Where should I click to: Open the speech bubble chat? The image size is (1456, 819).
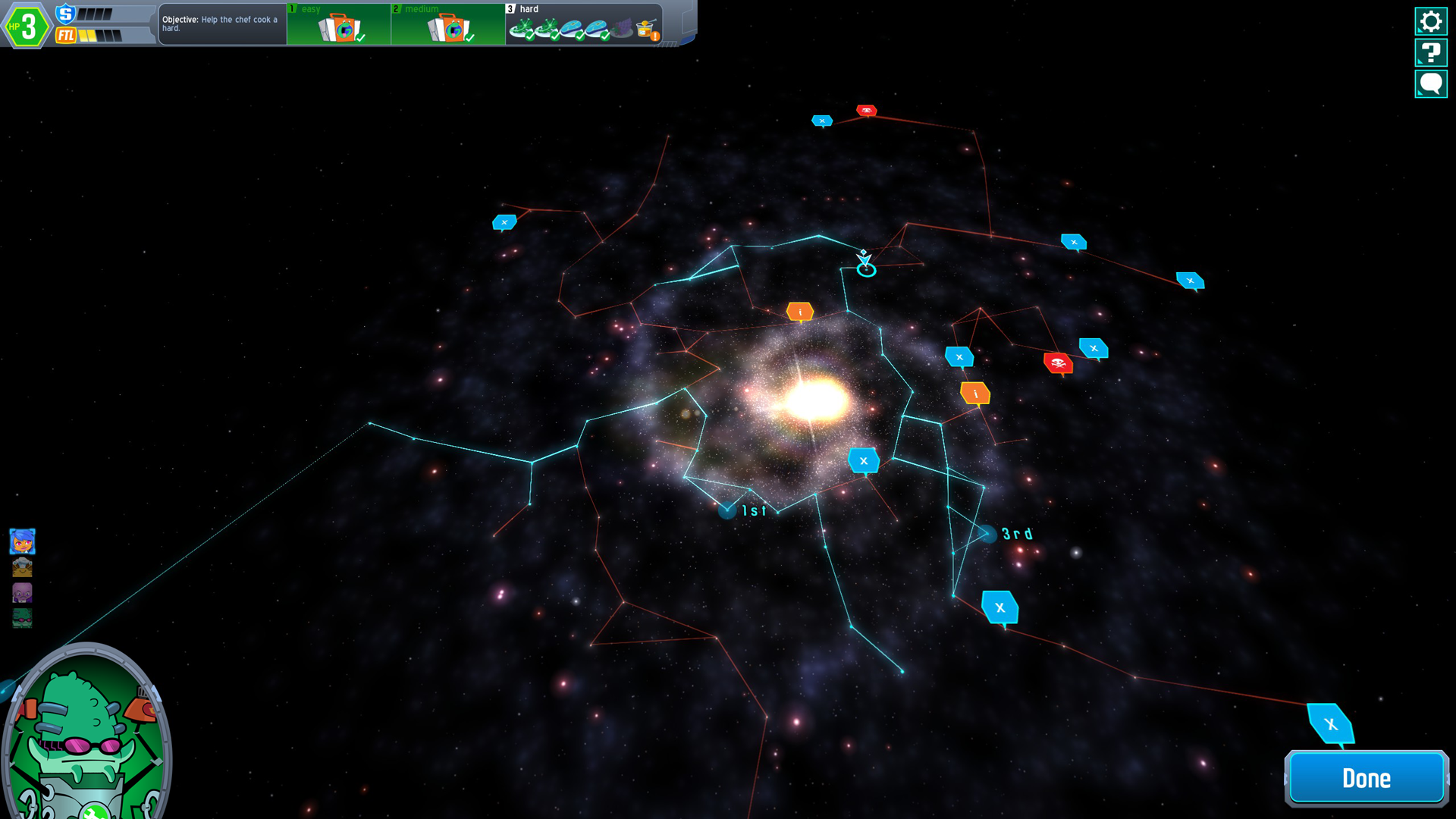pyautogui.click(x=1430, y=84)
